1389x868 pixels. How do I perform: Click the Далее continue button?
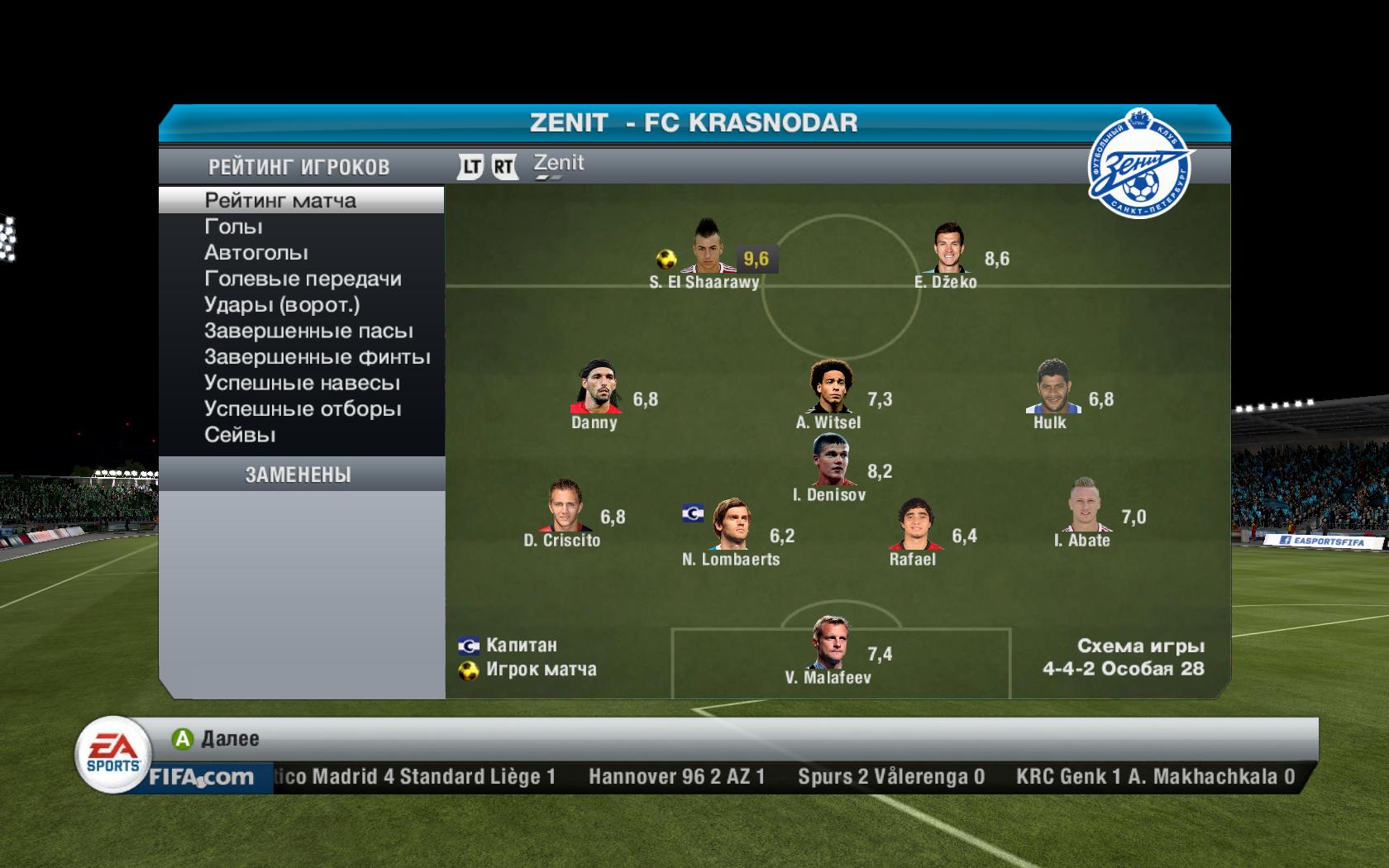tap(216, 738)
